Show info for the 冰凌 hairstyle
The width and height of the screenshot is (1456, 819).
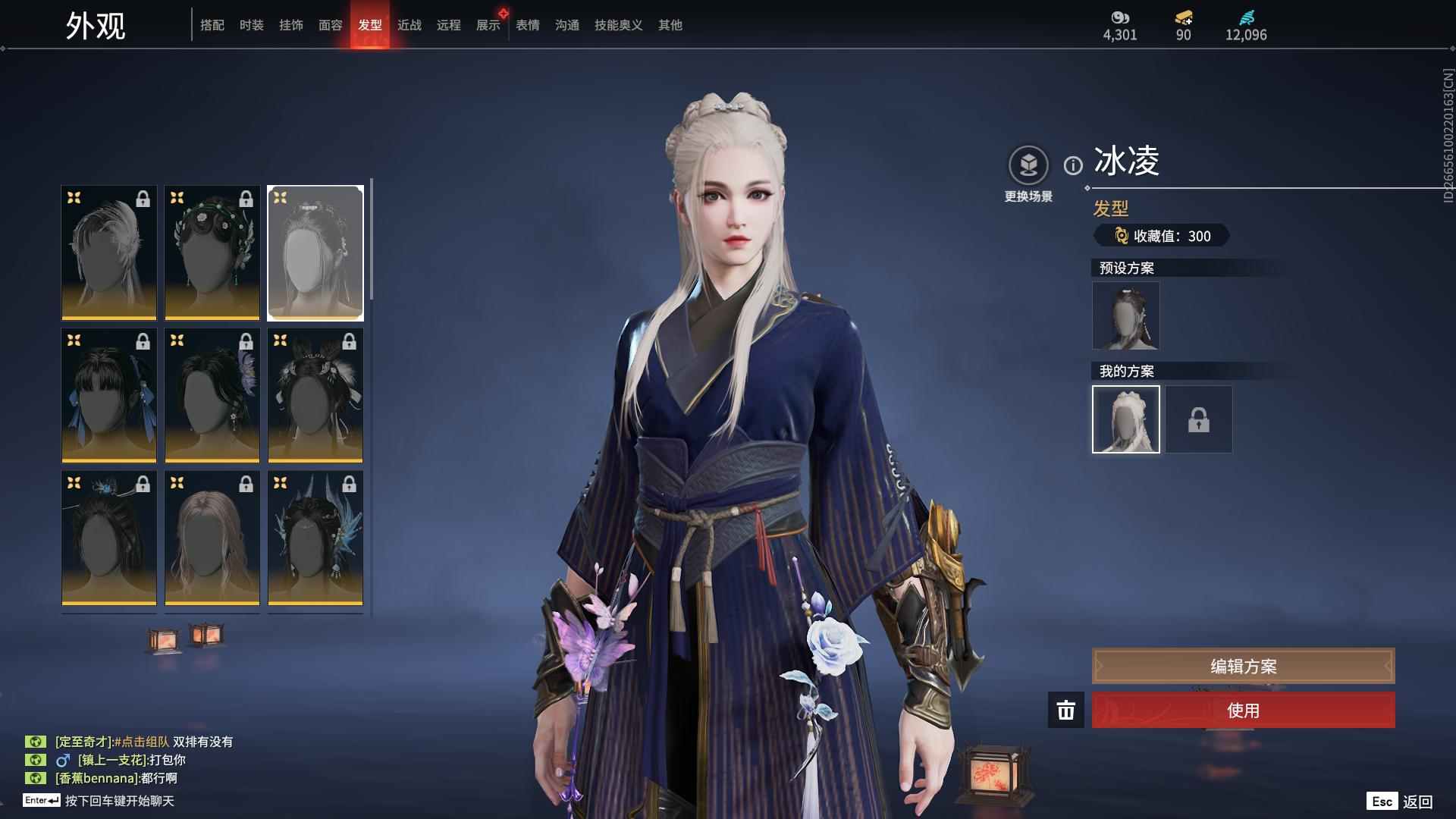(x=1073, y=165)
